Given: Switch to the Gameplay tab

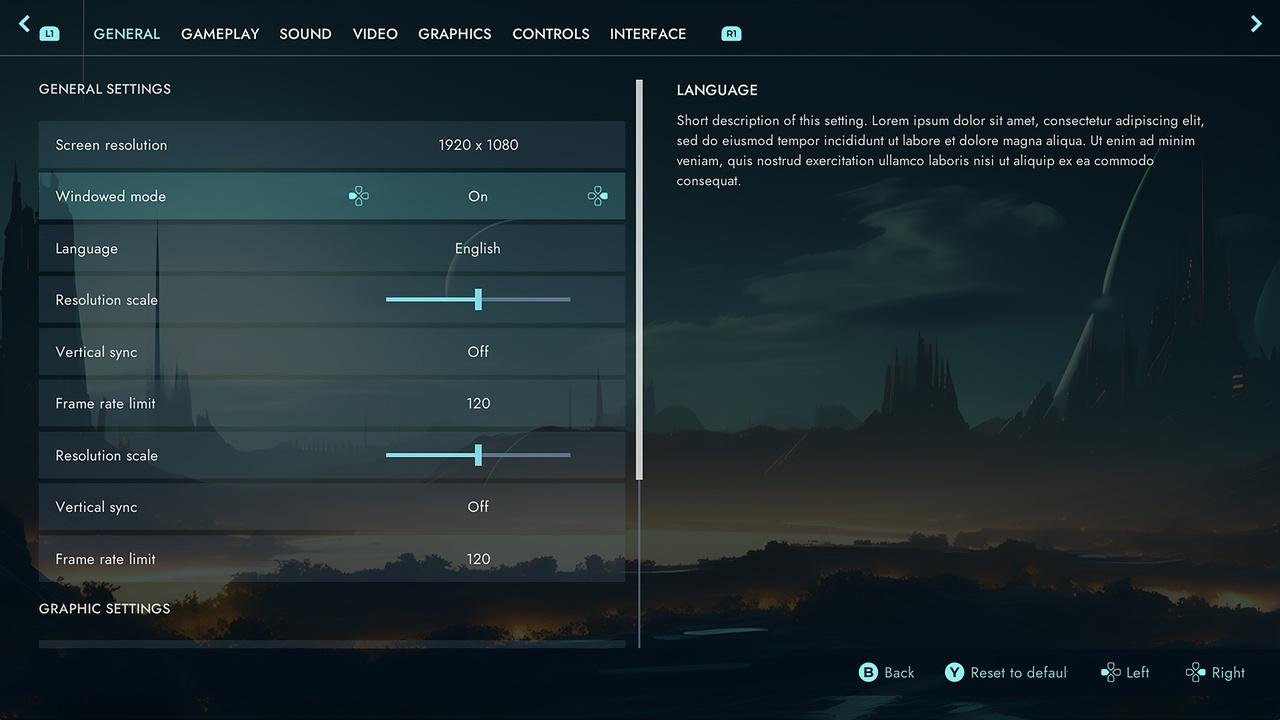Looking at the screenshot, I should 220,34.
